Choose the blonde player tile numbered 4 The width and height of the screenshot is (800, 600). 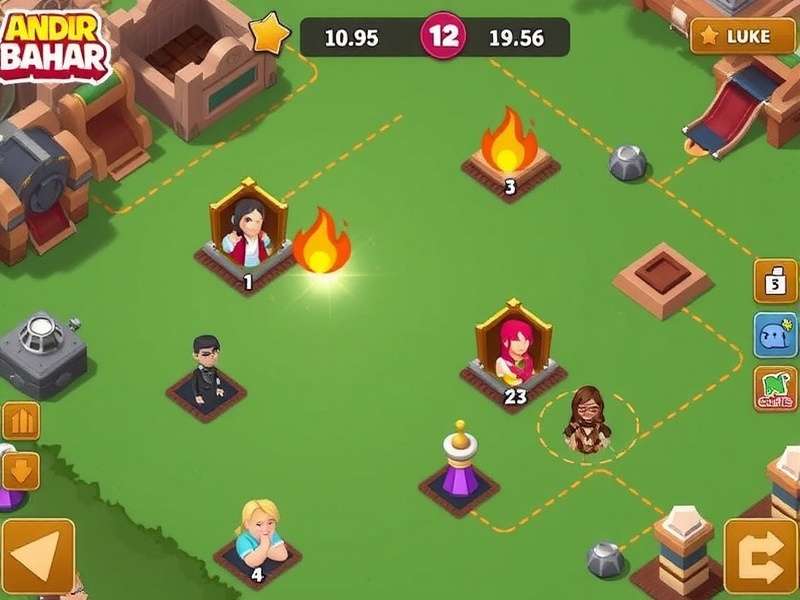pos(257,537)
